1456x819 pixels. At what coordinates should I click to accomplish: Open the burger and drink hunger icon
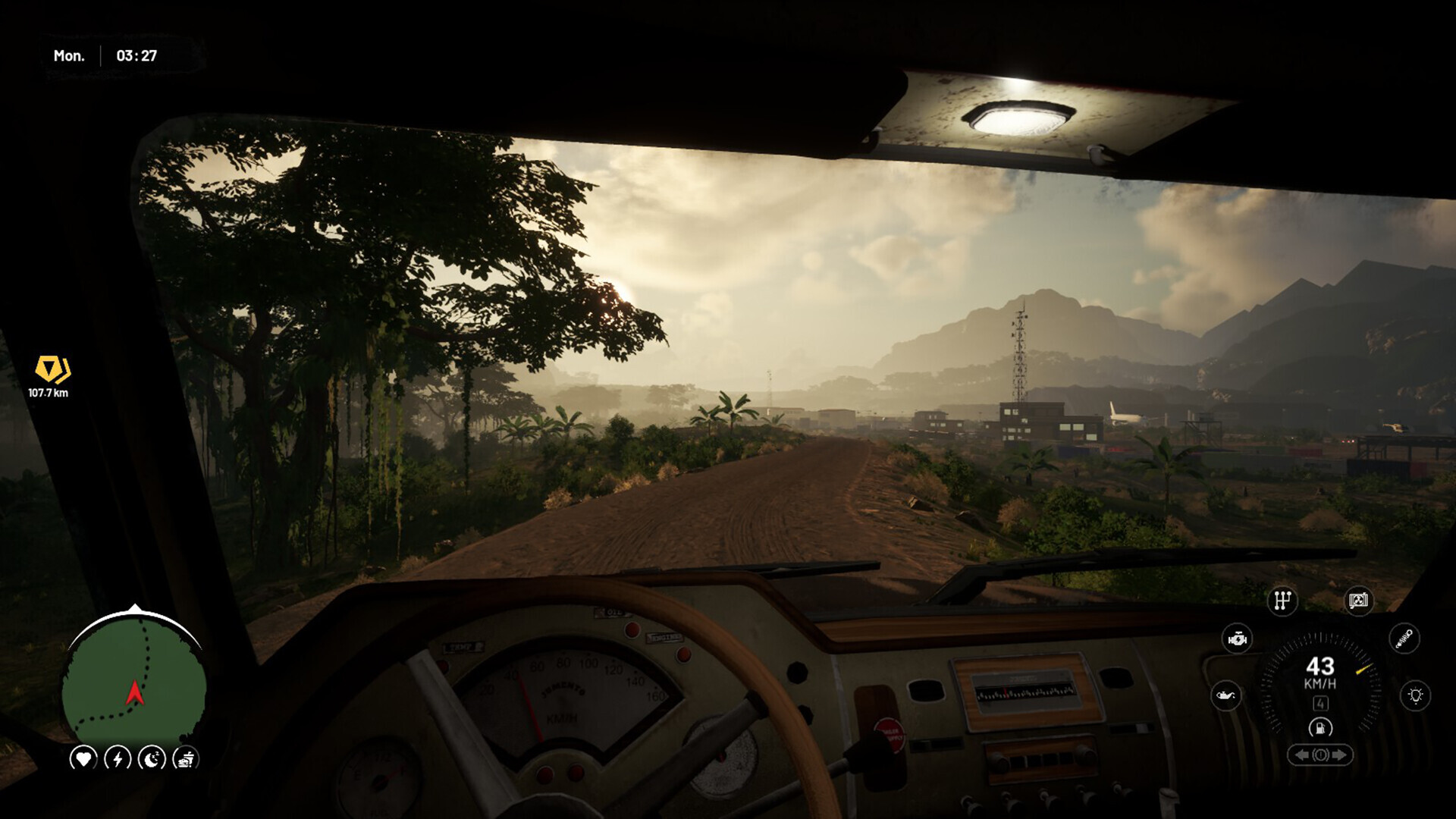[x=186, y=758]
